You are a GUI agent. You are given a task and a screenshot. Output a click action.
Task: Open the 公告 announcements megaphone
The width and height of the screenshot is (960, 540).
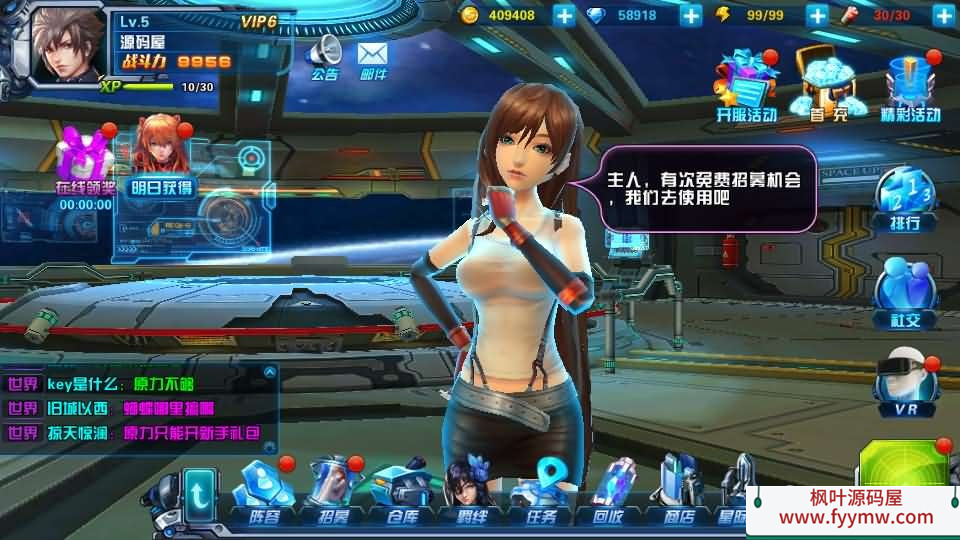324,56
